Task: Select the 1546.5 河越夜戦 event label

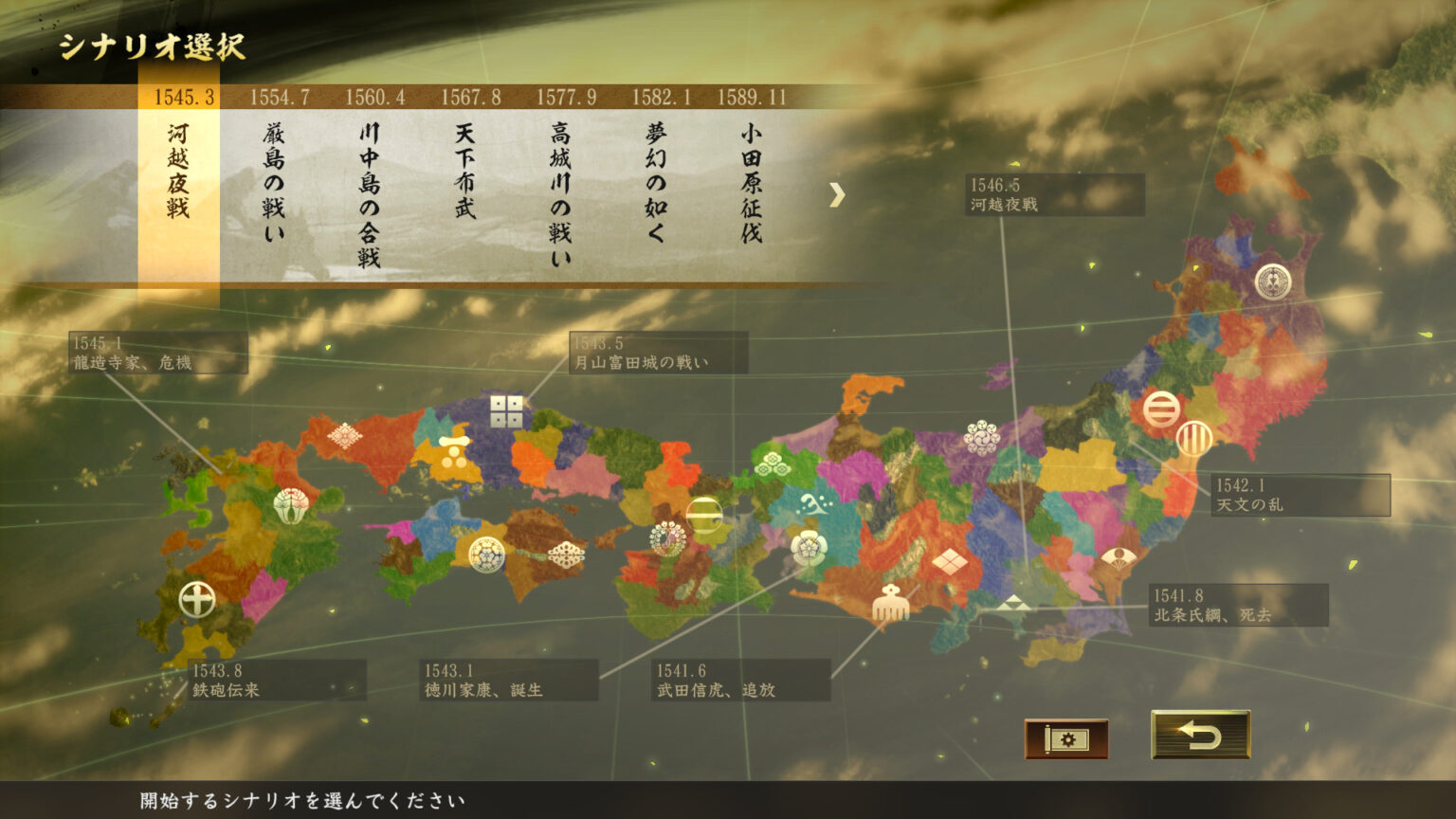Action: (x=1054, y=195)
